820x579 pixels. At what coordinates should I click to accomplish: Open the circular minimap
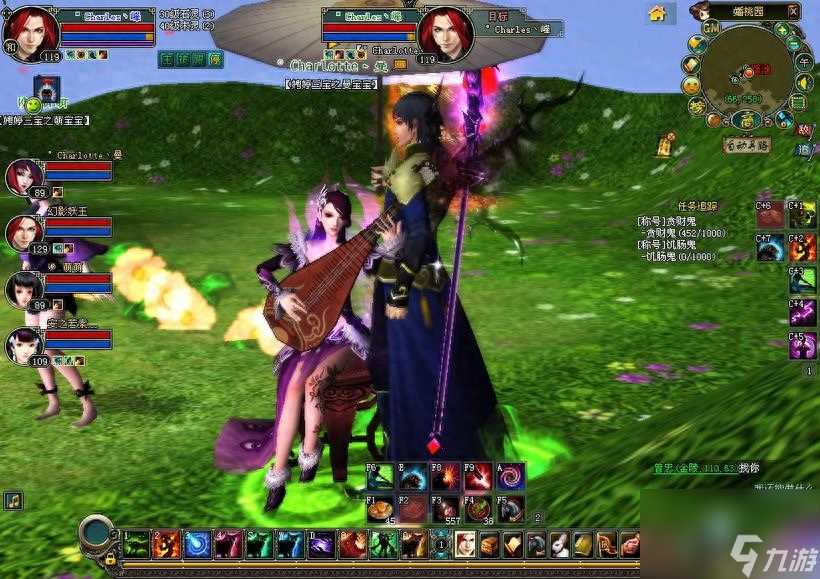(x=747, y=72)
